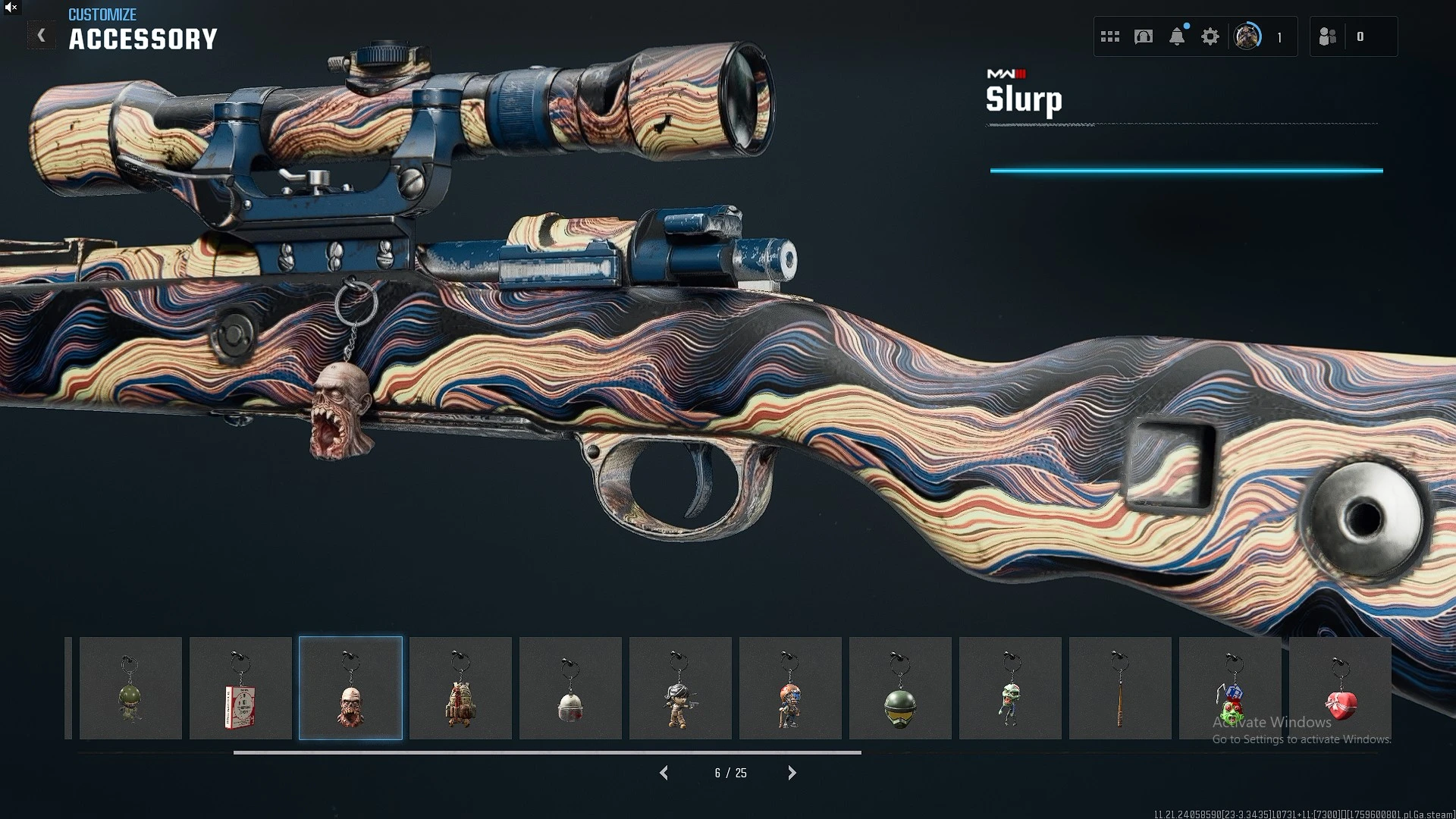Go to the previous charm page
Screen dimensions: 1456x819
[664, 773]
